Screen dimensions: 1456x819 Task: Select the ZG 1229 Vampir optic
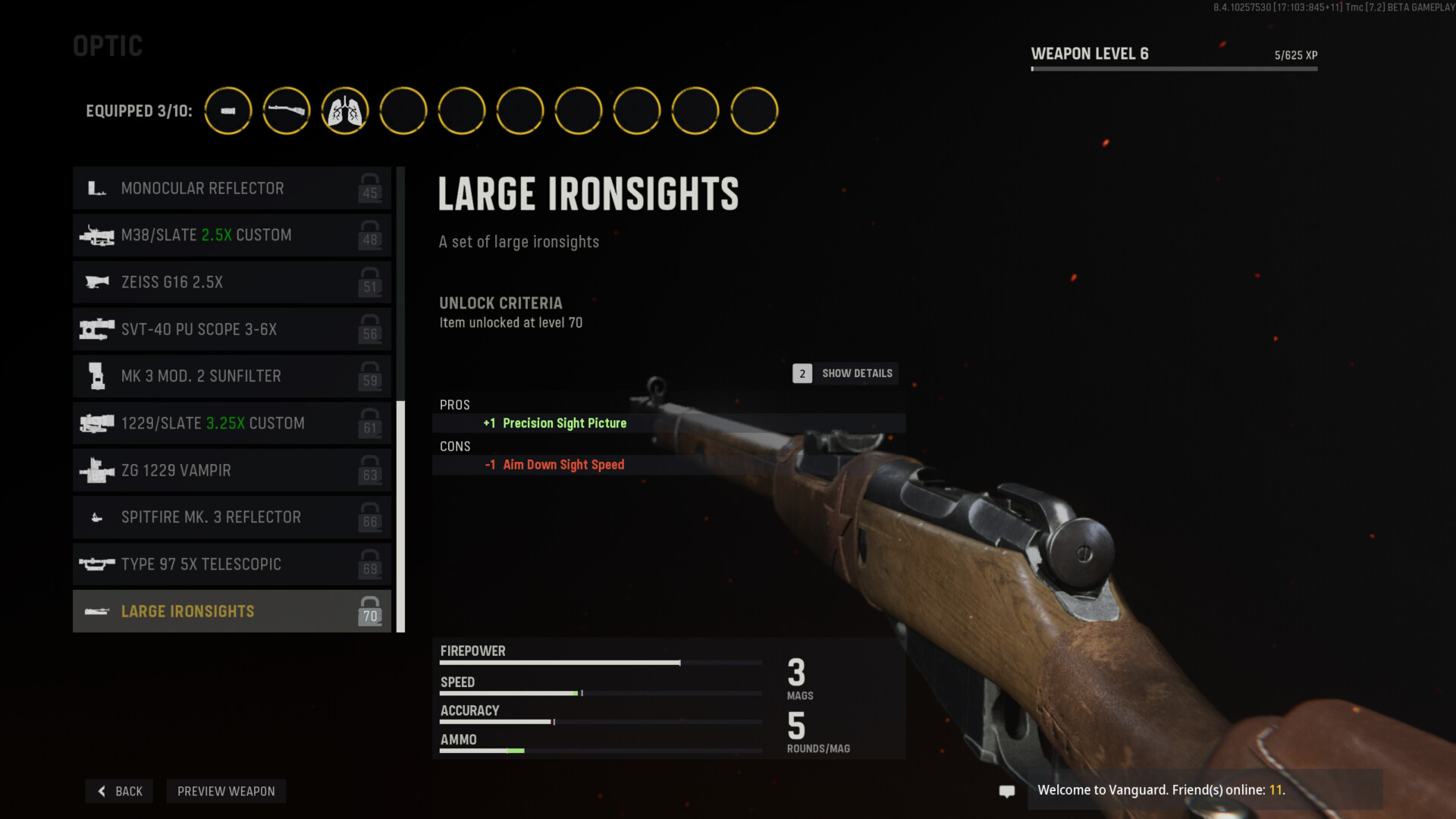click(231, 470)
